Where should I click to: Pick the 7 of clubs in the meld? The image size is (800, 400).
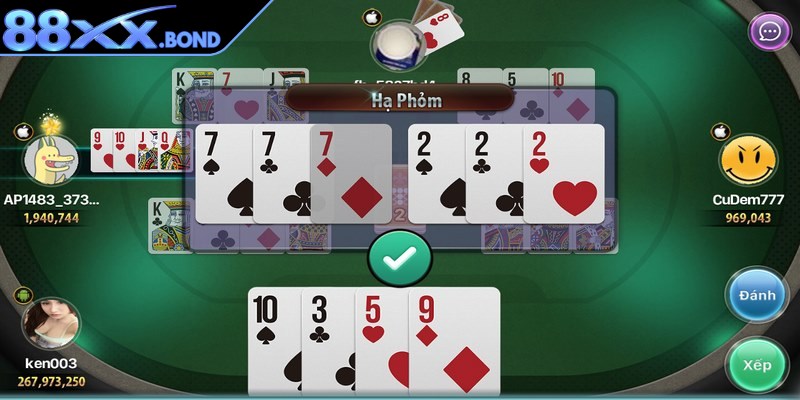(x=281, y=175)
